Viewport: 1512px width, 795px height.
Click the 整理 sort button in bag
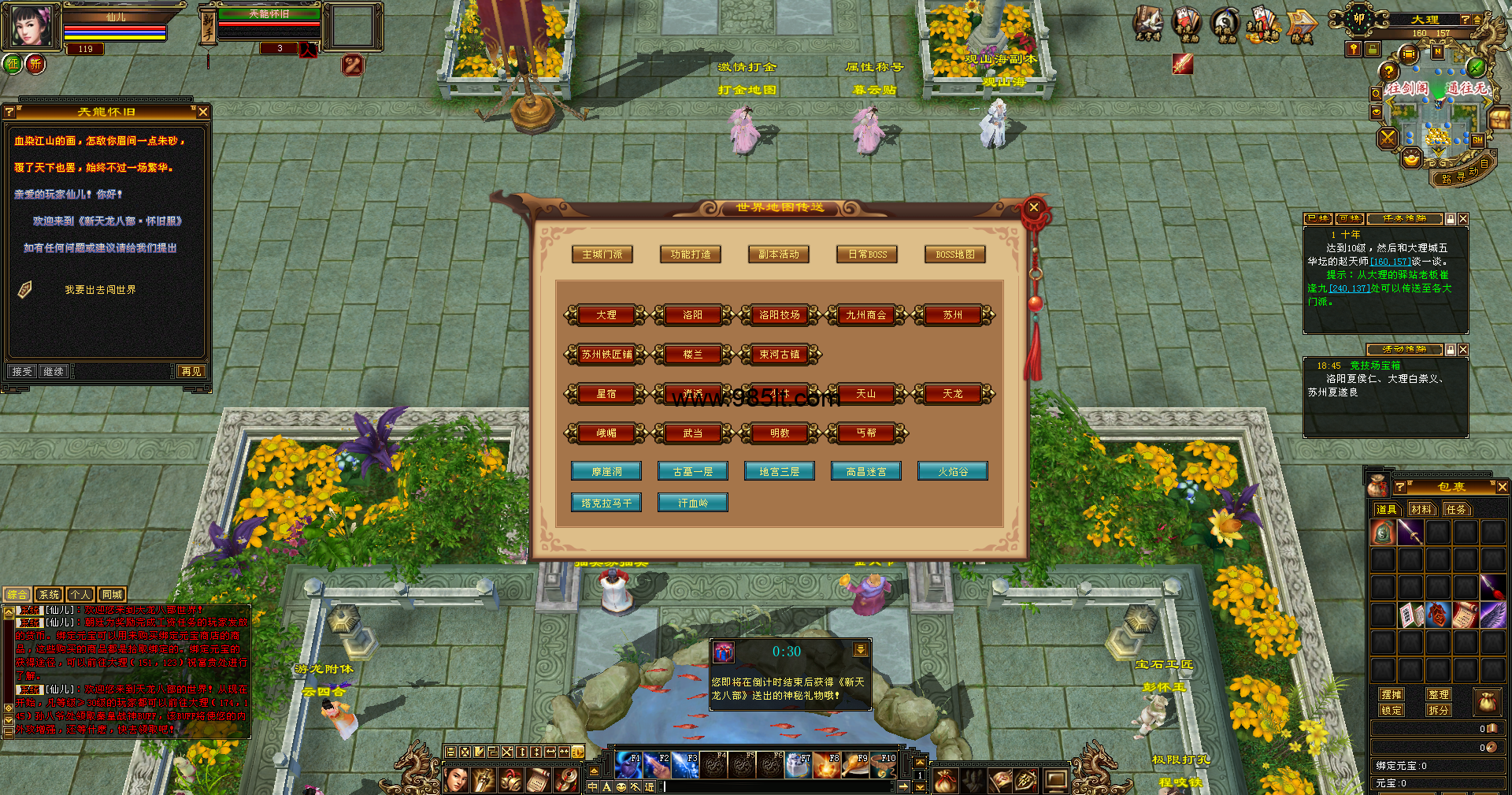(x=1438, y=694)
